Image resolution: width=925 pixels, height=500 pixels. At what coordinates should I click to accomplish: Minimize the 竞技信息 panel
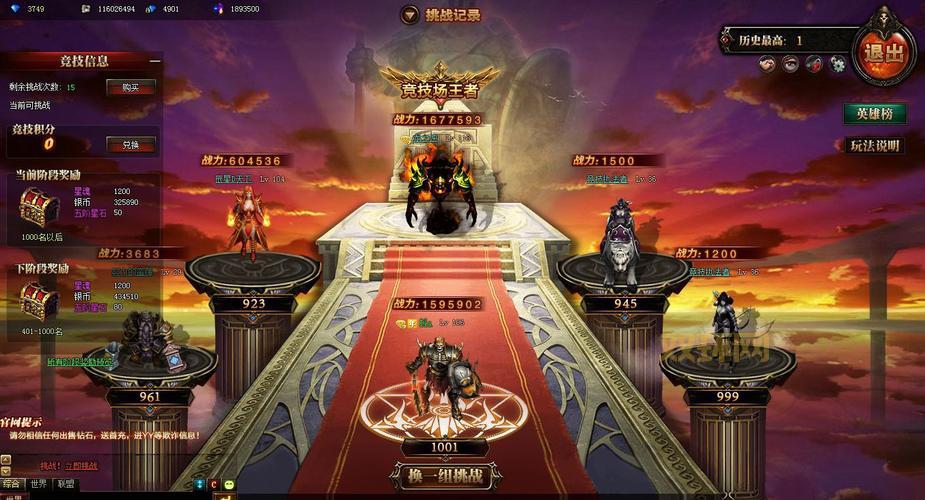click(x=155, y=61)
